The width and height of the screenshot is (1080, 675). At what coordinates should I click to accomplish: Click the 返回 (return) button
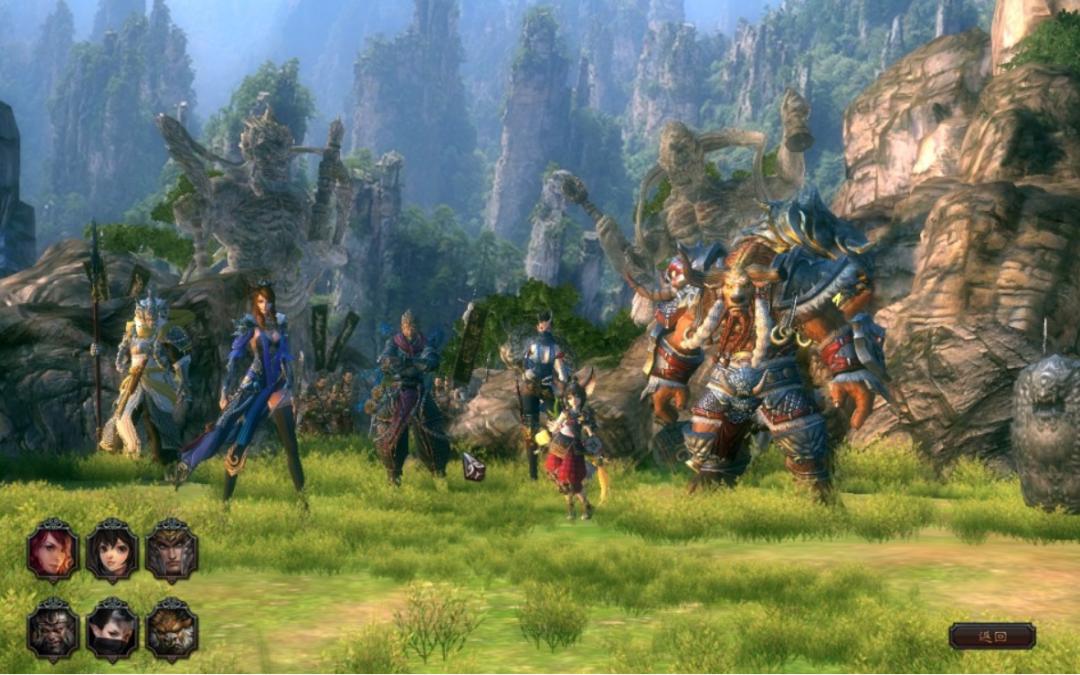point(992,636)
